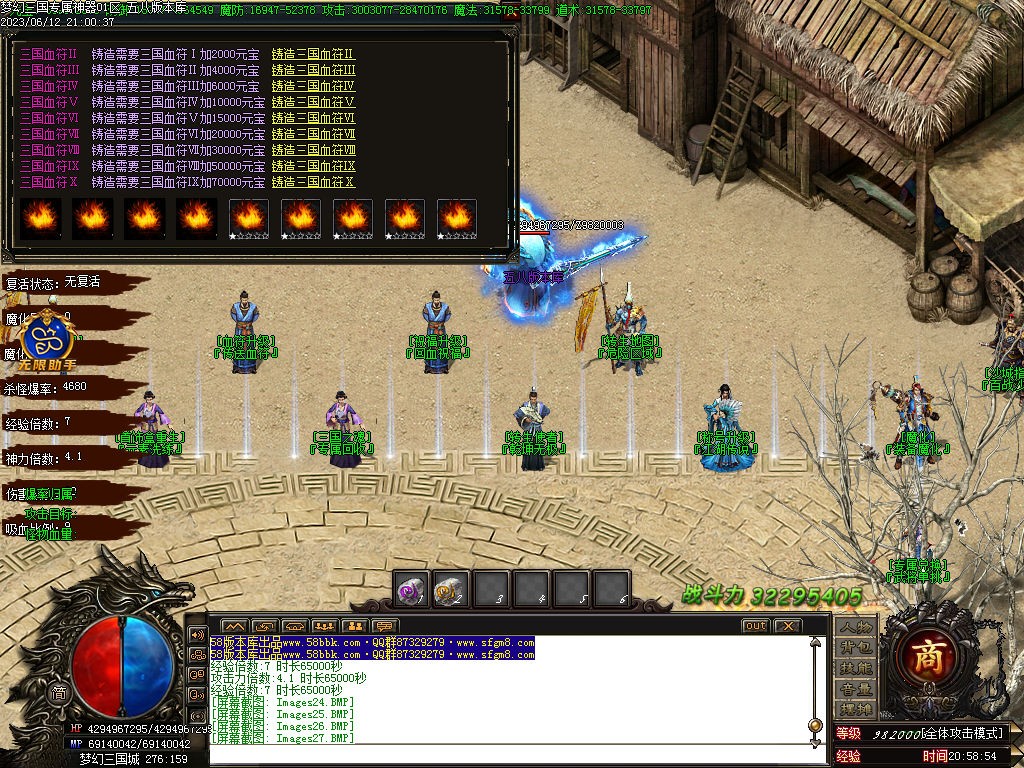Use the scroll item in hotbar slot 2
The image size is (1024, 768).
451,590
